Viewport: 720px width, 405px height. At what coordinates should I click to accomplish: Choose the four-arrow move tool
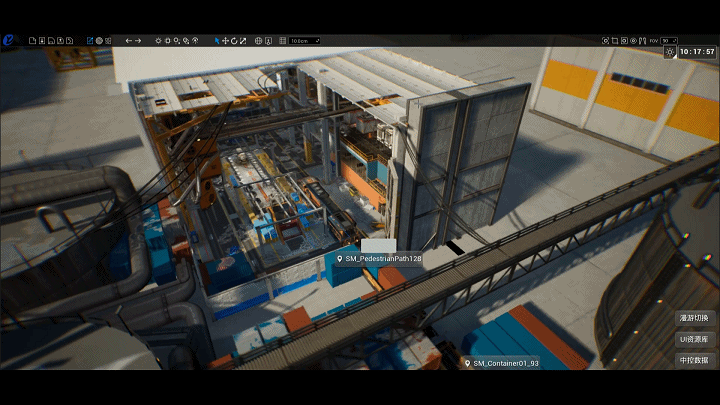pyautogui.click(x=225, y=41)
